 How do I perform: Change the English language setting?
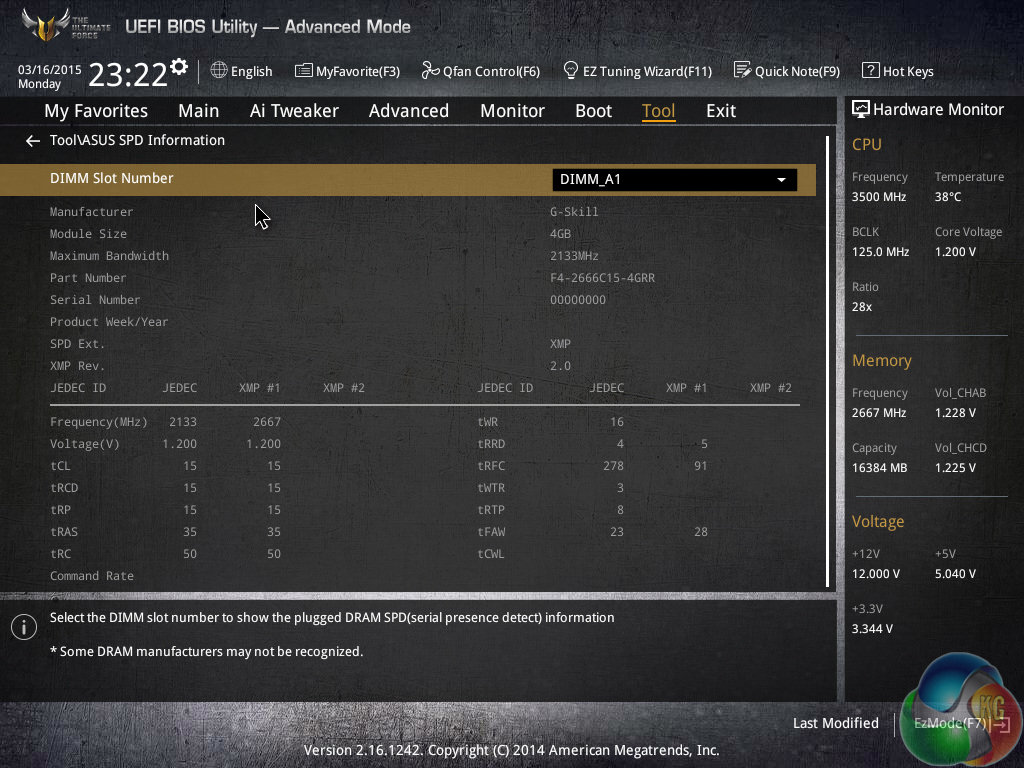click(x=241, y=71)
